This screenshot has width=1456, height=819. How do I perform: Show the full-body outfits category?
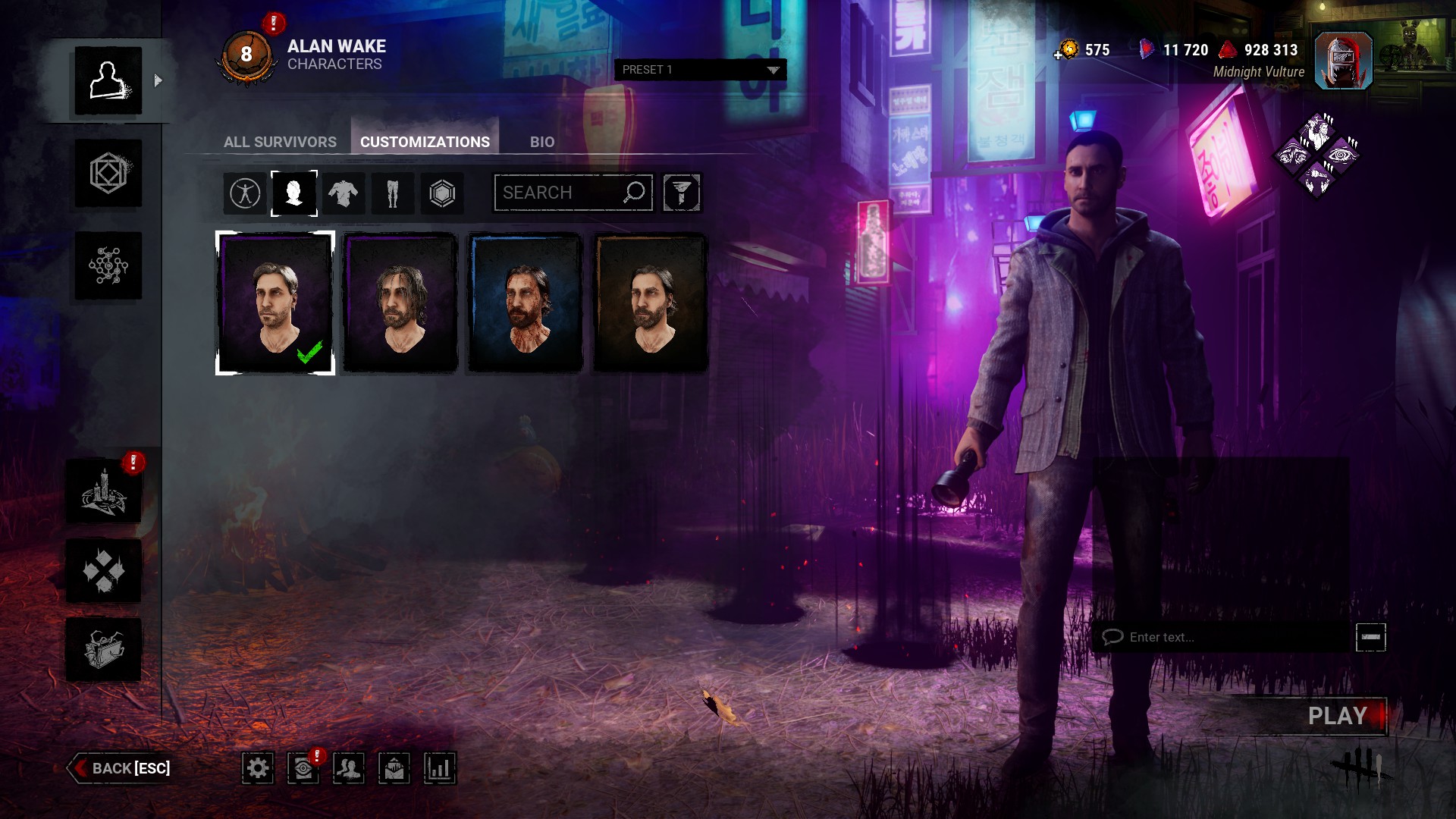pos(245,193)
